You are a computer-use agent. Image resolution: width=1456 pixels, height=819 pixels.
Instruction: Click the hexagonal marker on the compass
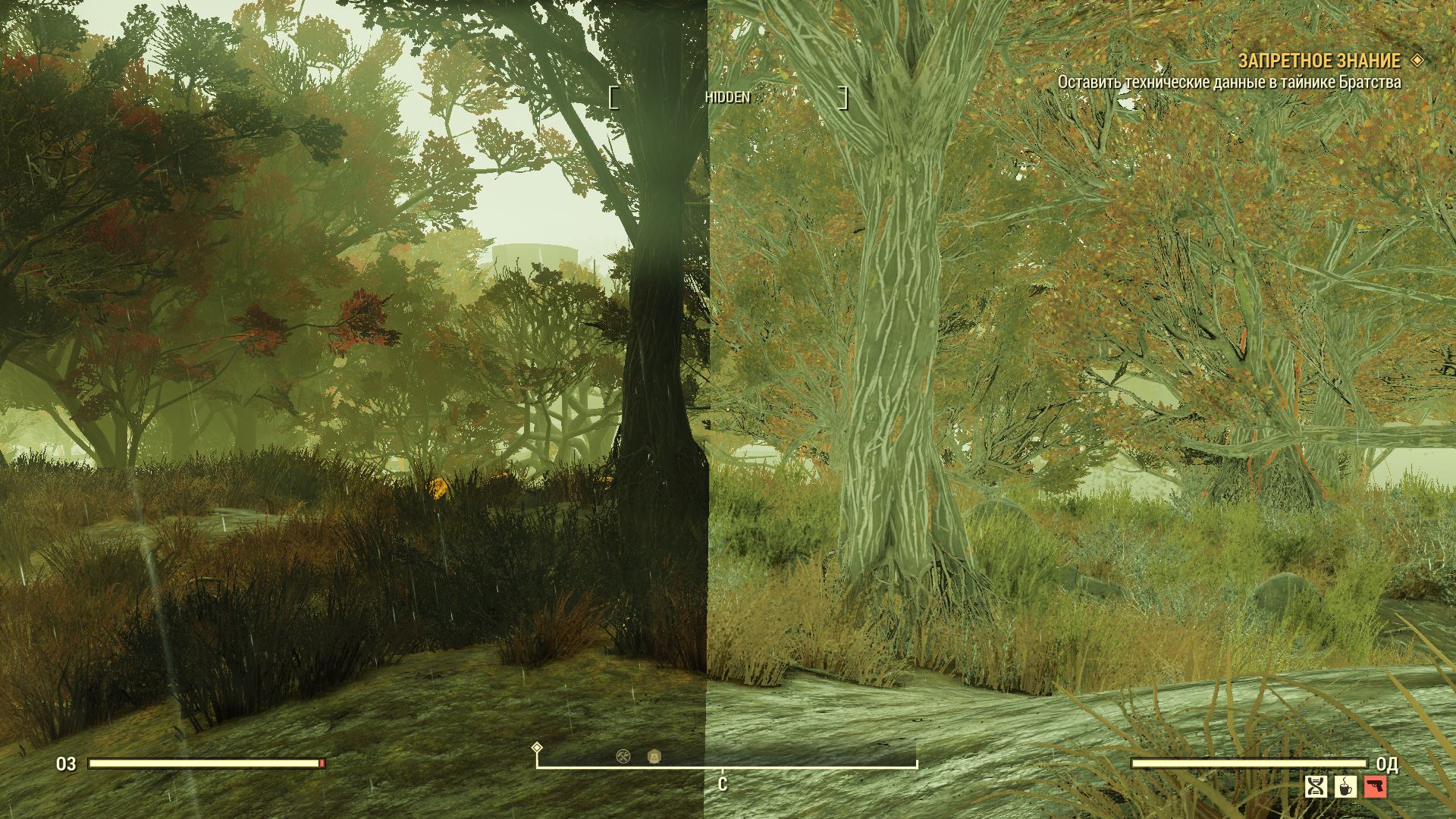click(x=654, y=756)
